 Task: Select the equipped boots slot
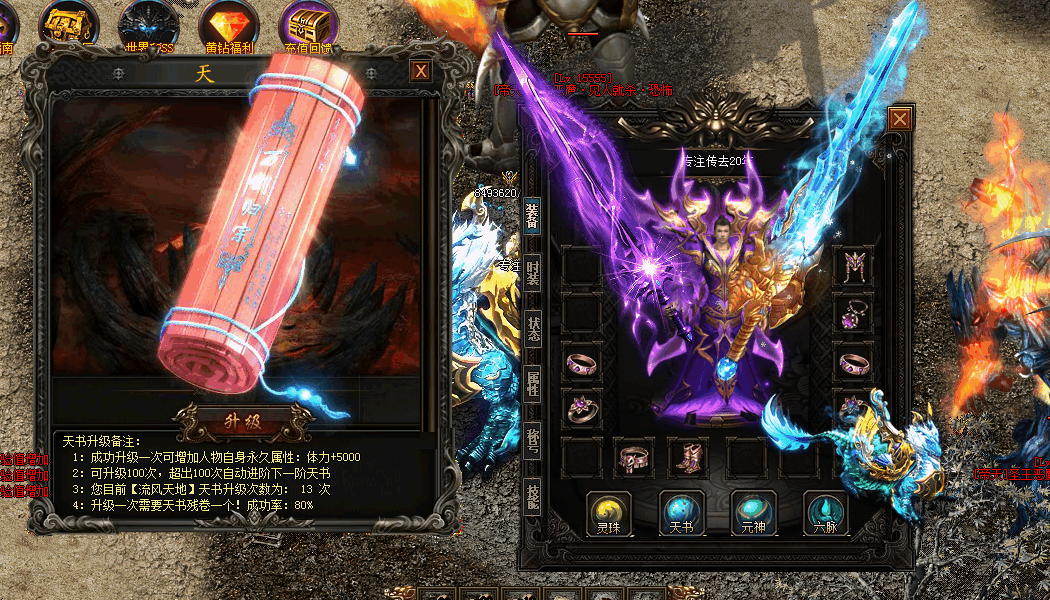[x=688, y=457]
